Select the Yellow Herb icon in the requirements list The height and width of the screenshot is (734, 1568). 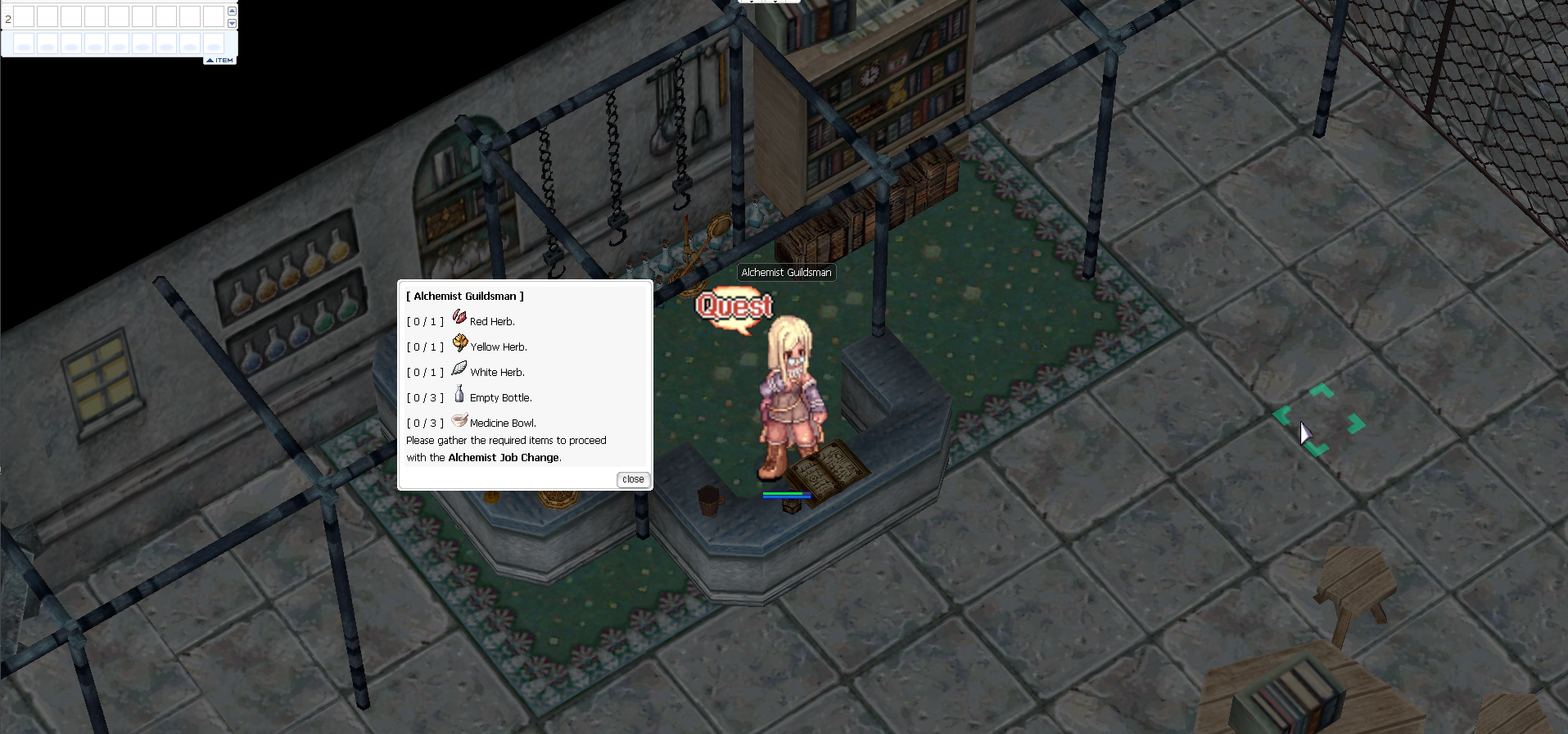pyautogui.click(x=460, y=343)
